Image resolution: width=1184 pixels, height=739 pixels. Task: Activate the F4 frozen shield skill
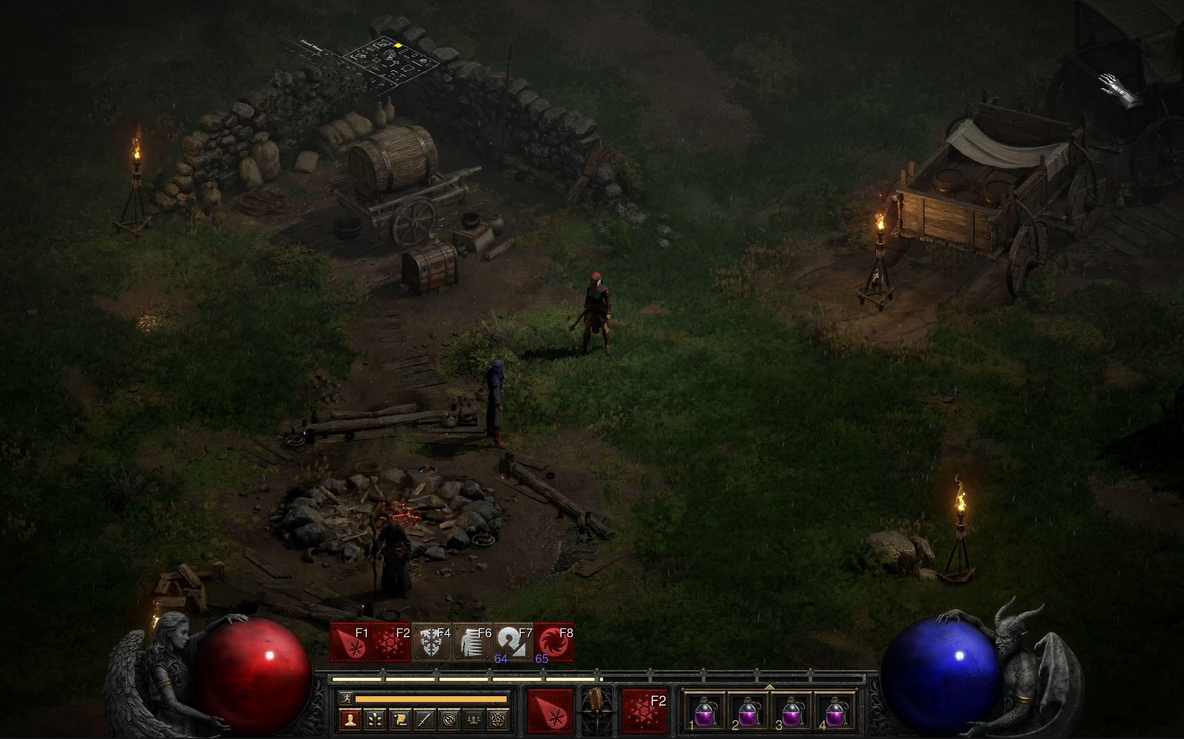pos(432,643)
